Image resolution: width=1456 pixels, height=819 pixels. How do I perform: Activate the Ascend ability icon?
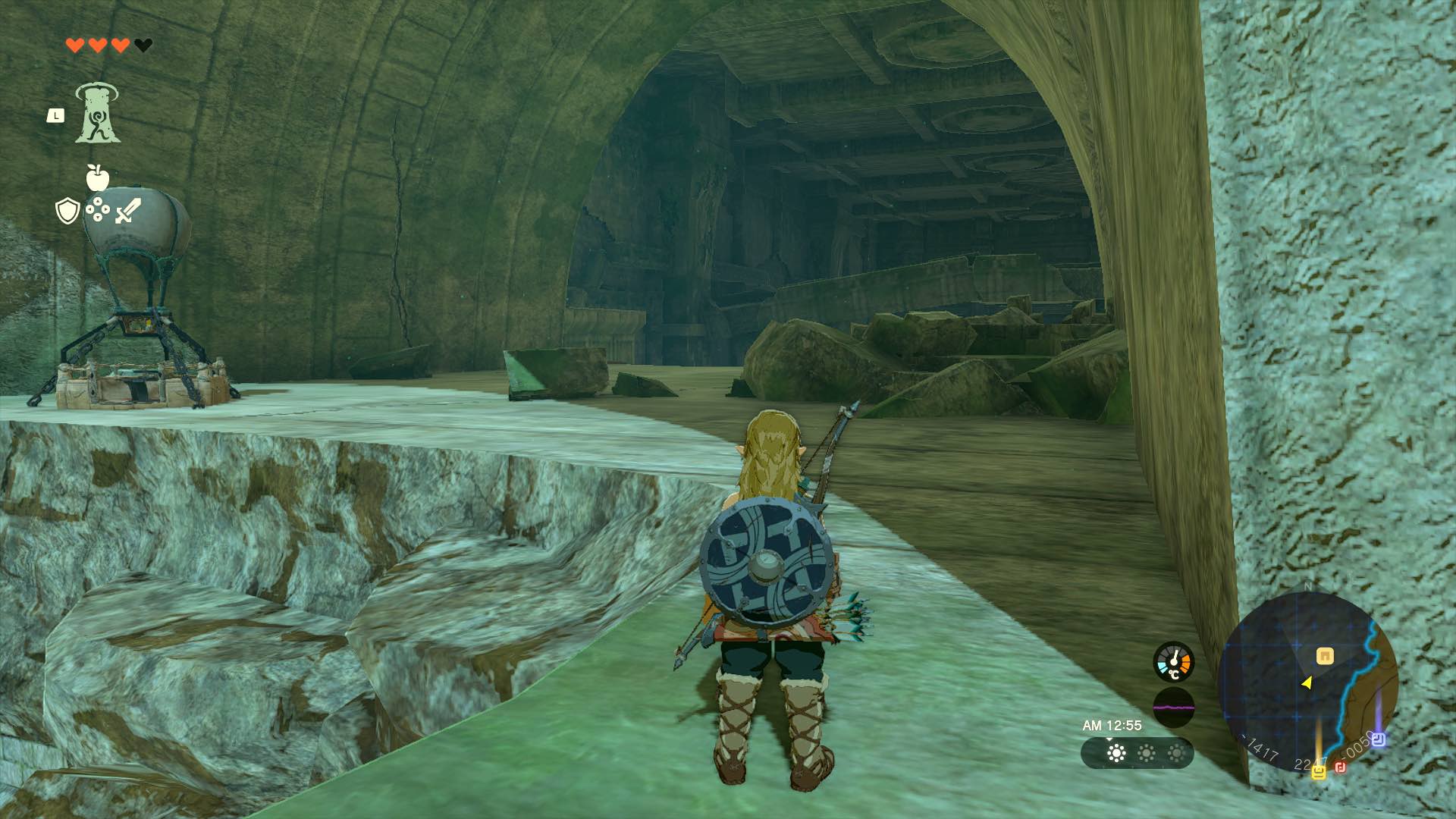(97, 114)
